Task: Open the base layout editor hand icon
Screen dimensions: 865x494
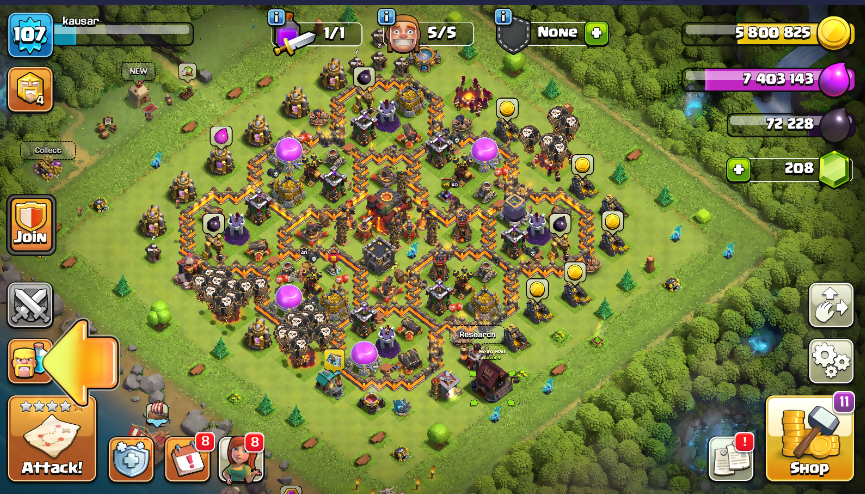Action: point(831,304)
